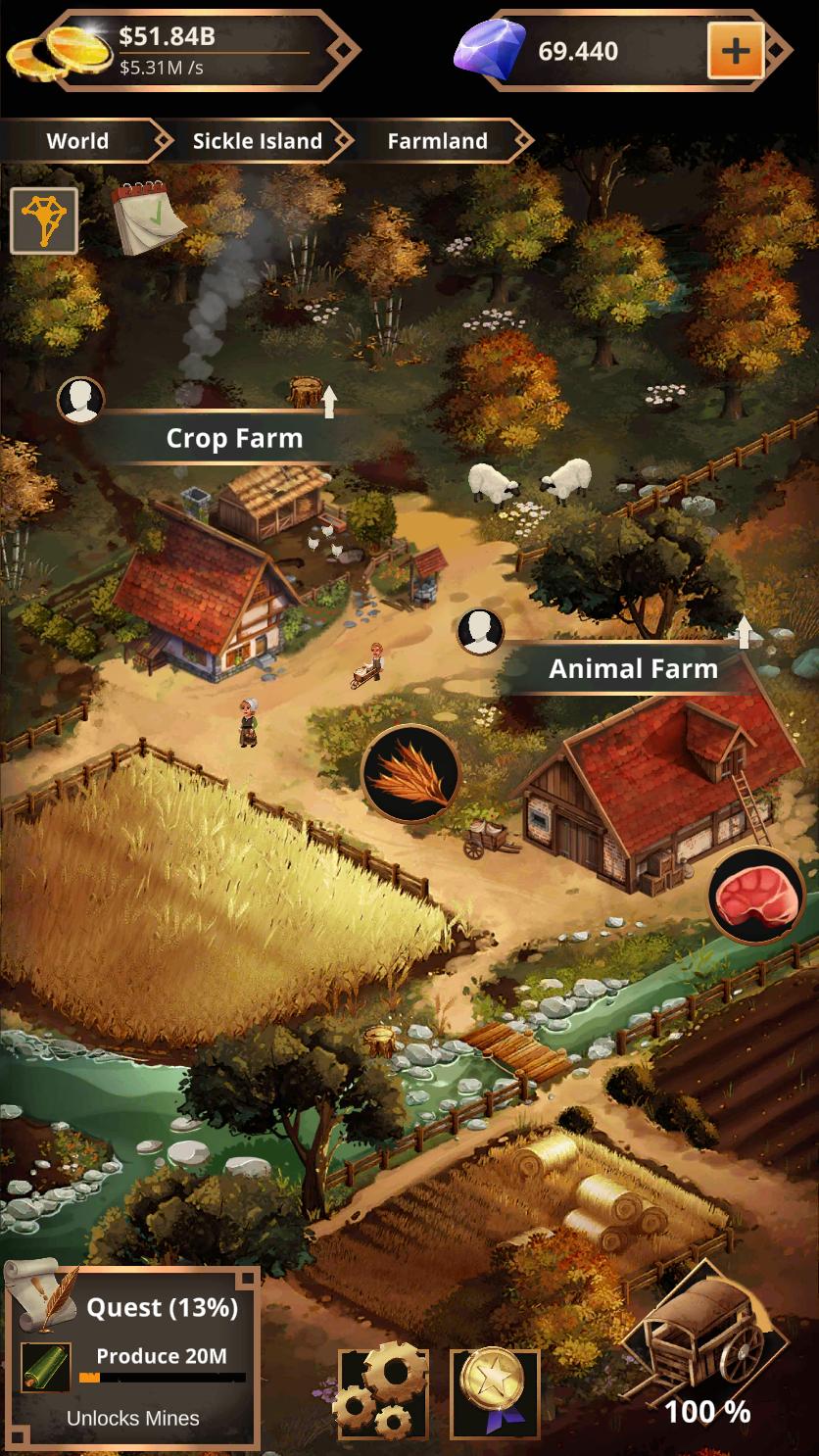Image resolution: width=819 pixels, height=1456 pixels.
Task: Open the Animal Farm label
Action: [x=633, y=669]
